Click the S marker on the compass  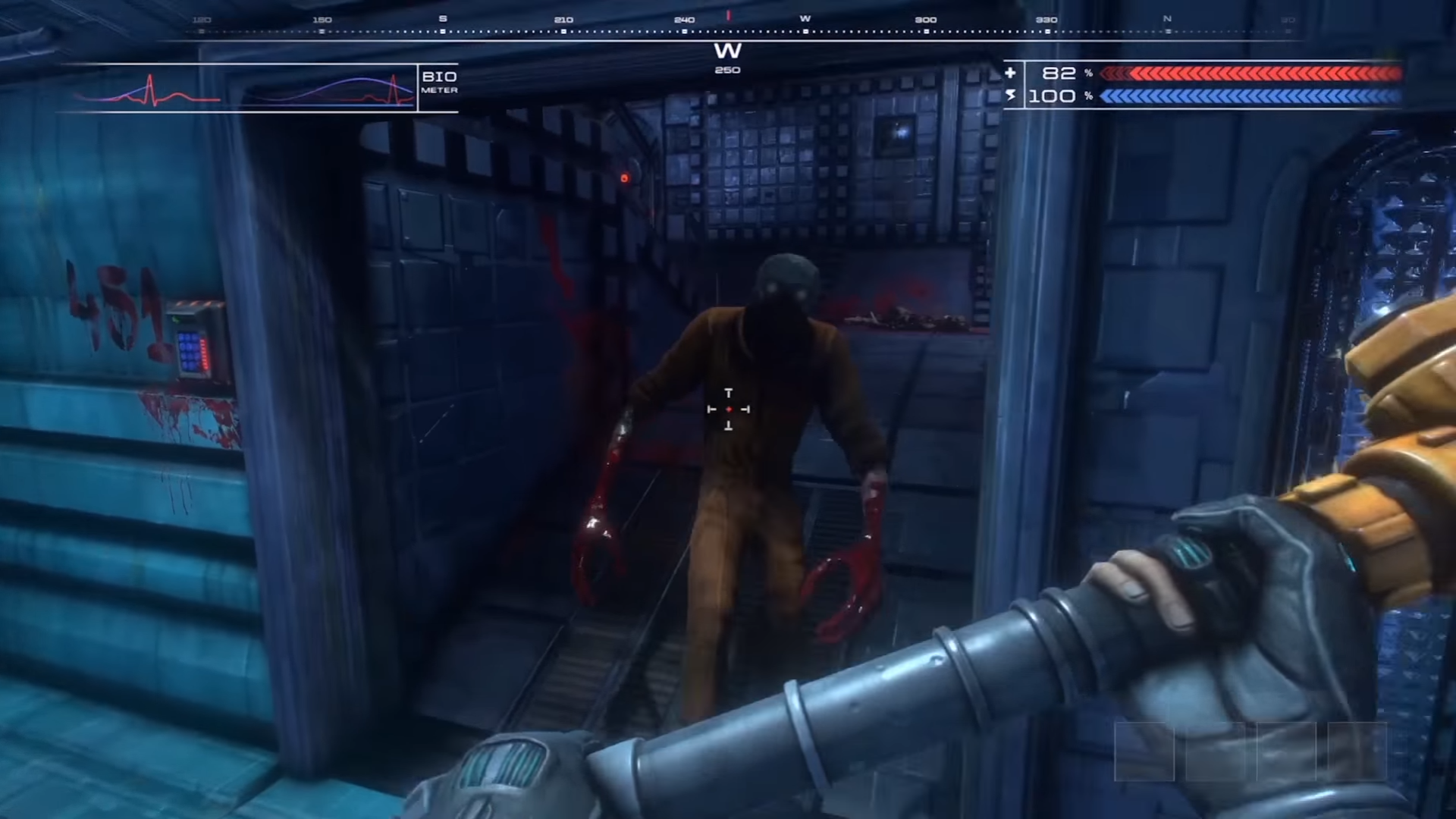[444, 19]
